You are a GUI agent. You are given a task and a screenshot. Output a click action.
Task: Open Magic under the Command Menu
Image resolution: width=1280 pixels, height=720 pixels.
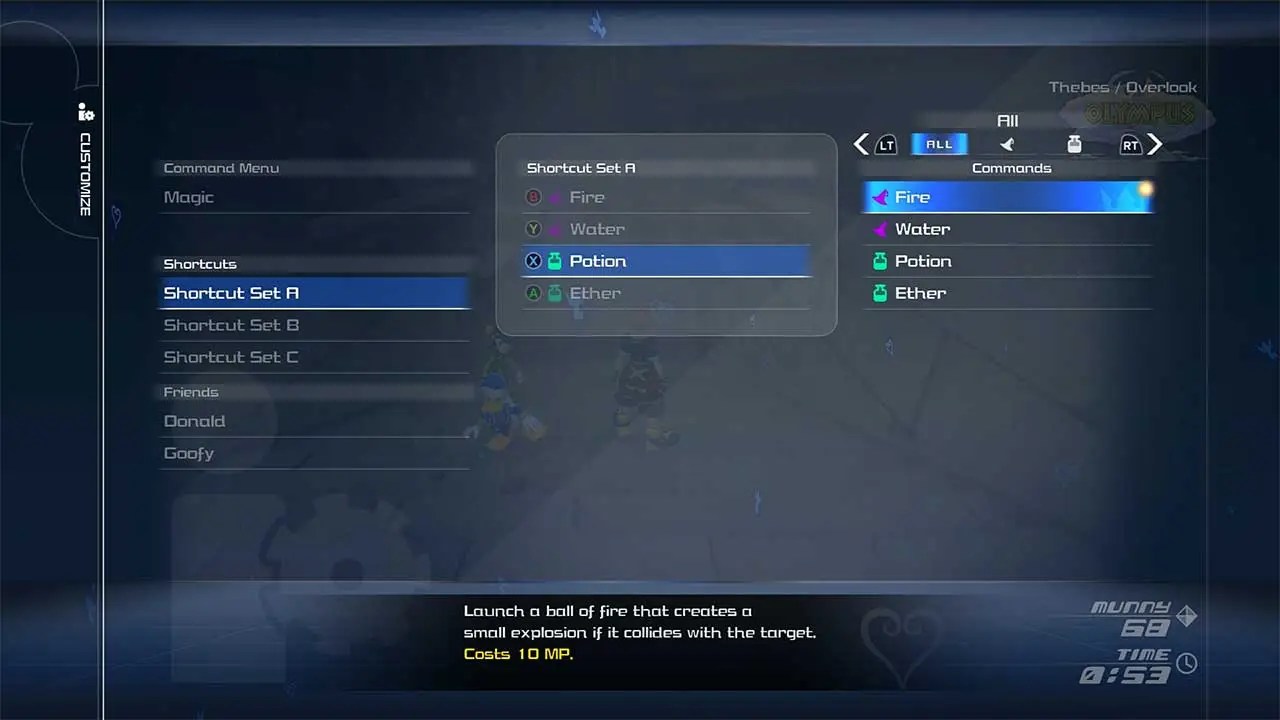pyautogui.click(x=188, y=197)
